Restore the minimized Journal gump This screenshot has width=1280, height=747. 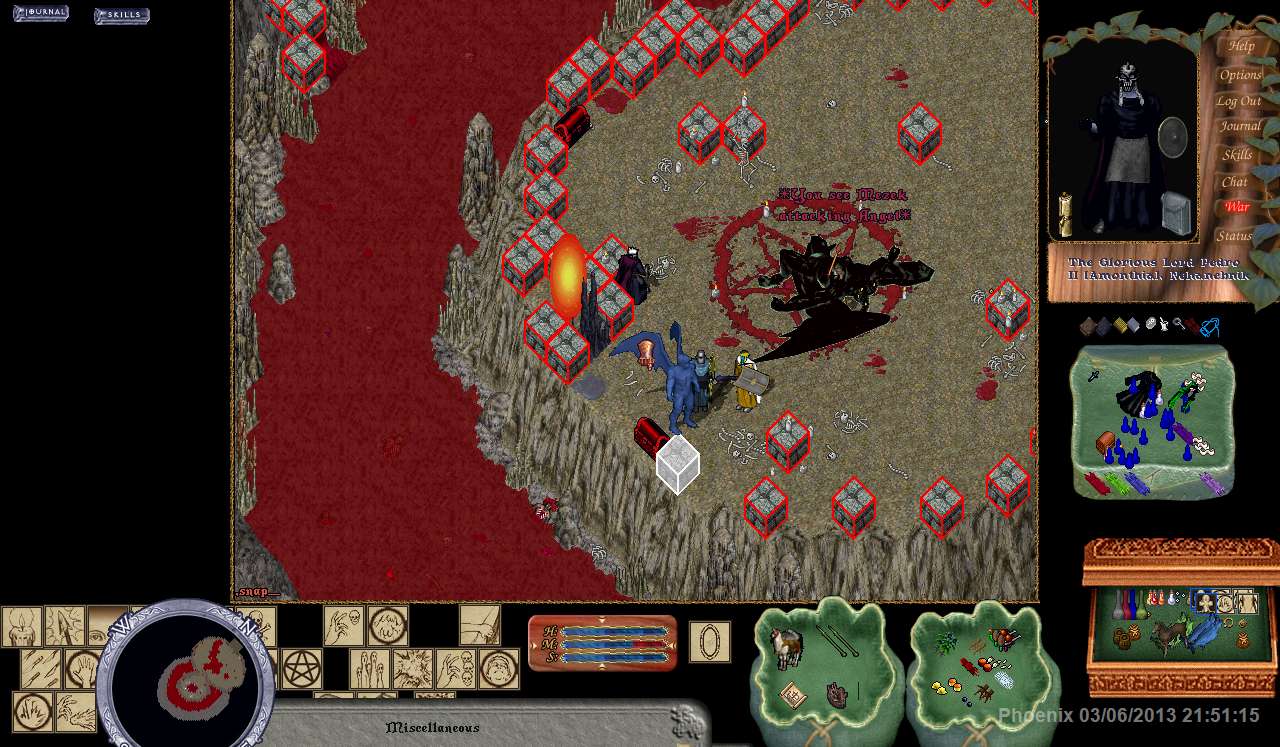(x=40, y=13)
